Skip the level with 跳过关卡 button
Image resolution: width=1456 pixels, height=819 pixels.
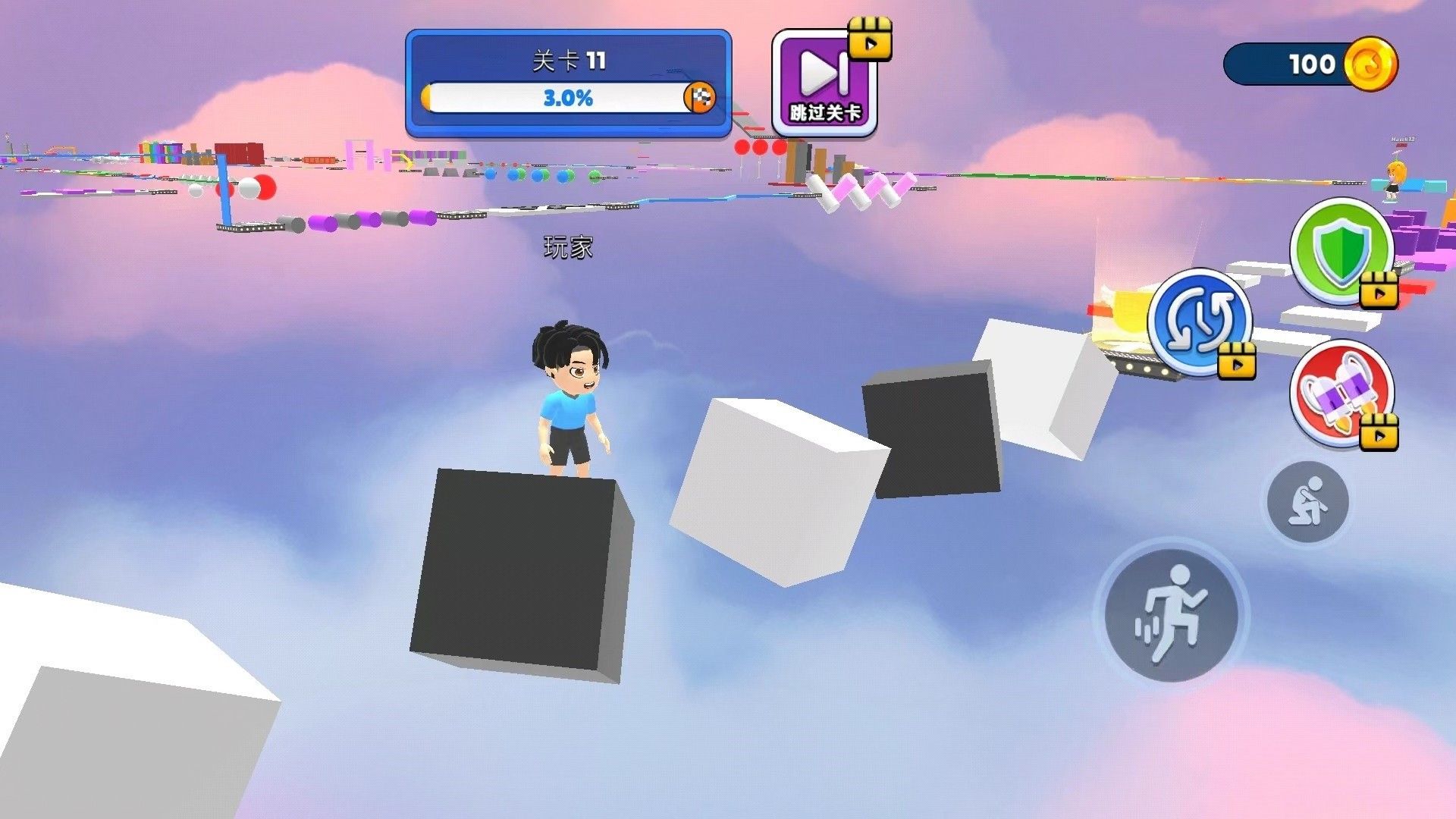coord(825,83)
